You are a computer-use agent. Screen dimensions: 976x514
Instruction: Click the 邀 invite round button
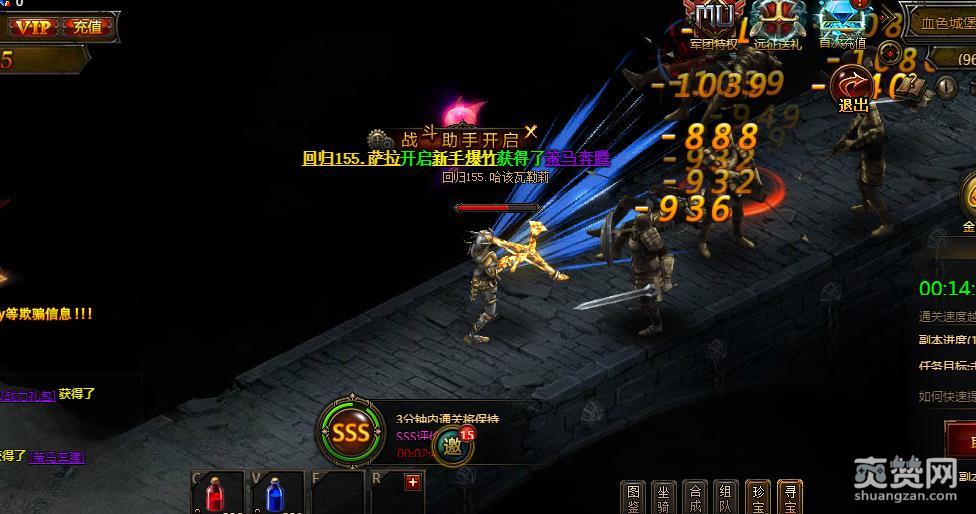(455, 446)
